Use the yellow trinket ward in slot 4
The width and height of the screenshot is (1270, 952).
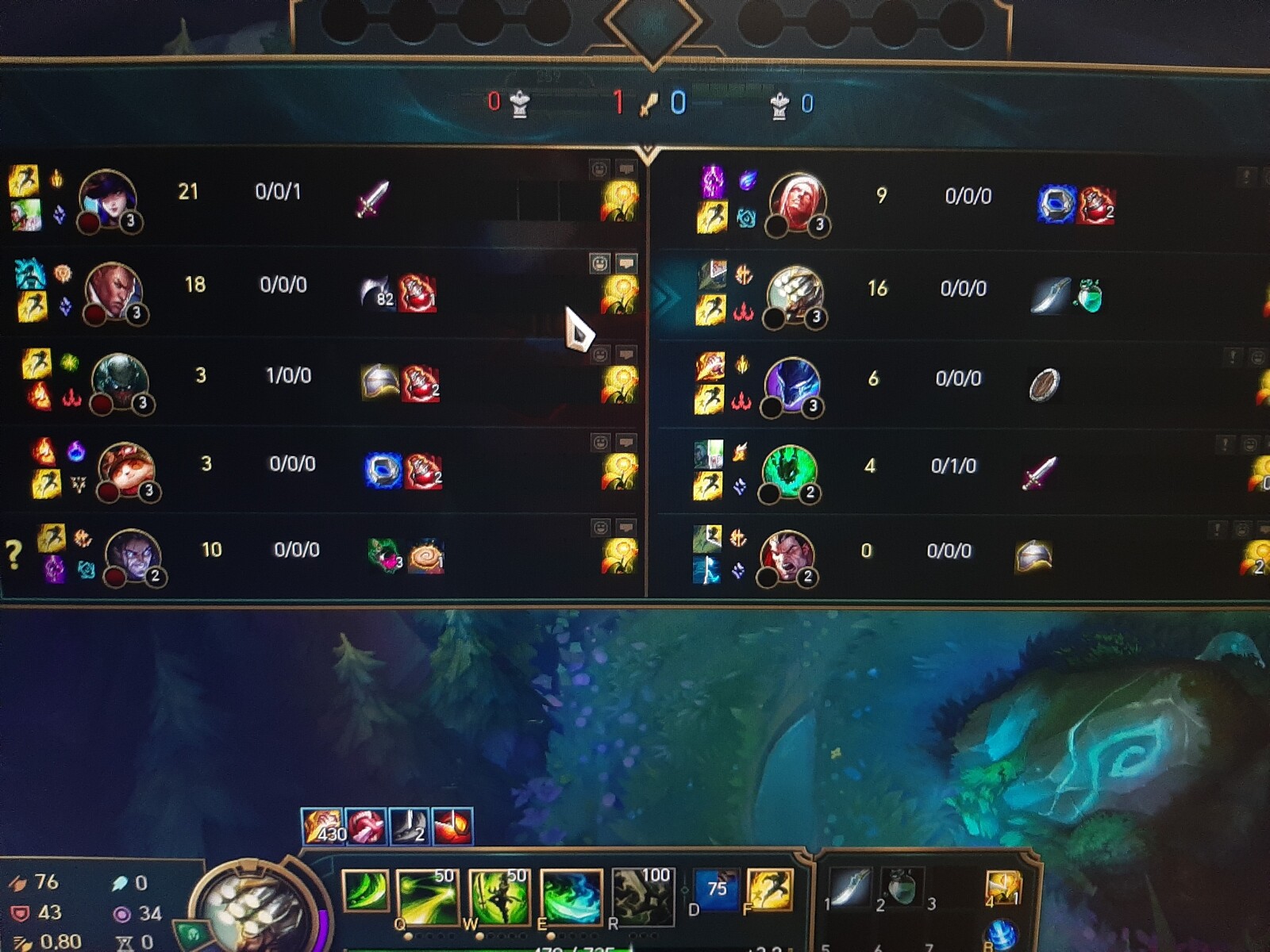[x=1003, y=889]
